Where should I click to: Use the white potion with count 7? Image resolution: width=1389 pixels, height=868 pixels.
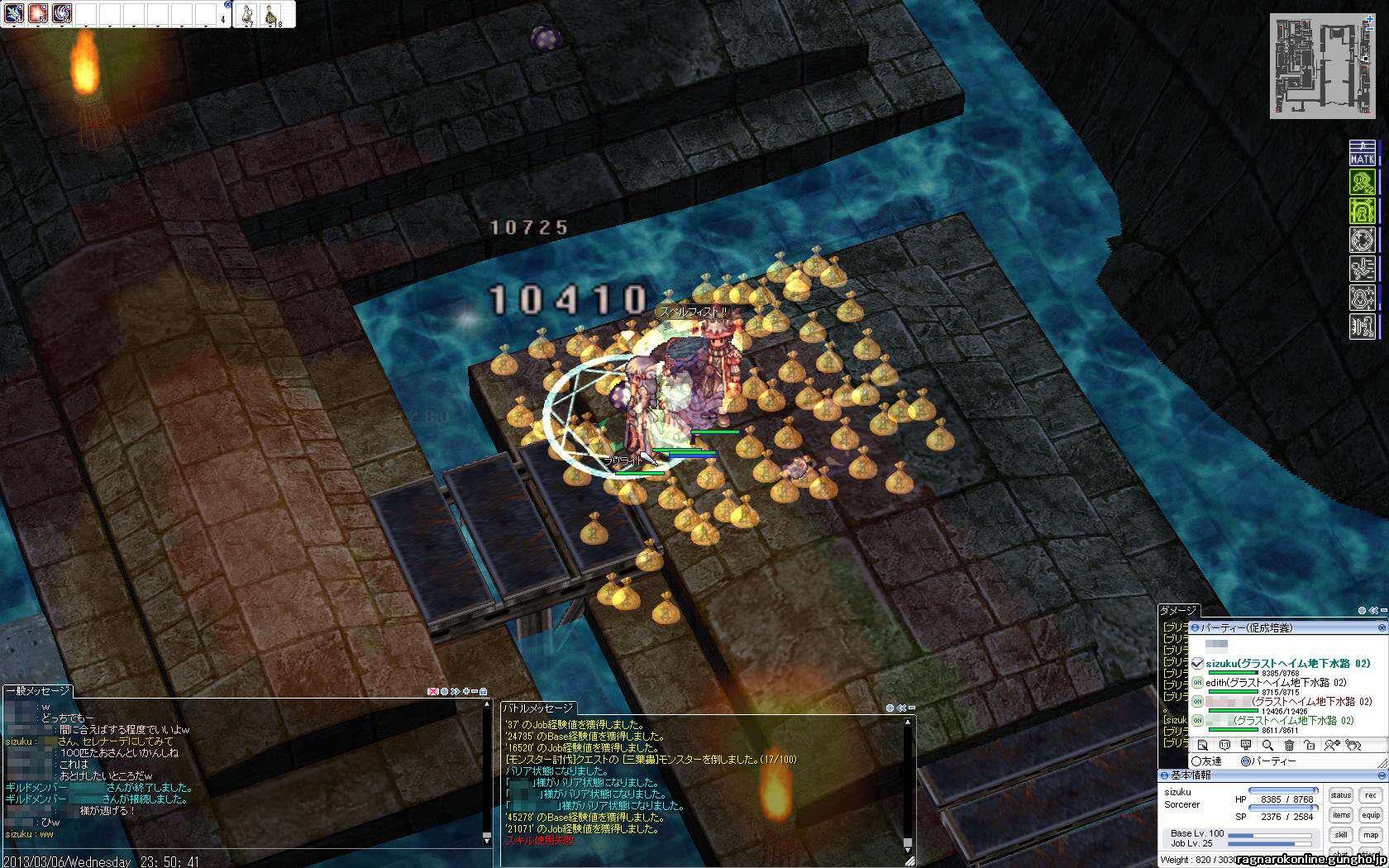pos(246,14)
